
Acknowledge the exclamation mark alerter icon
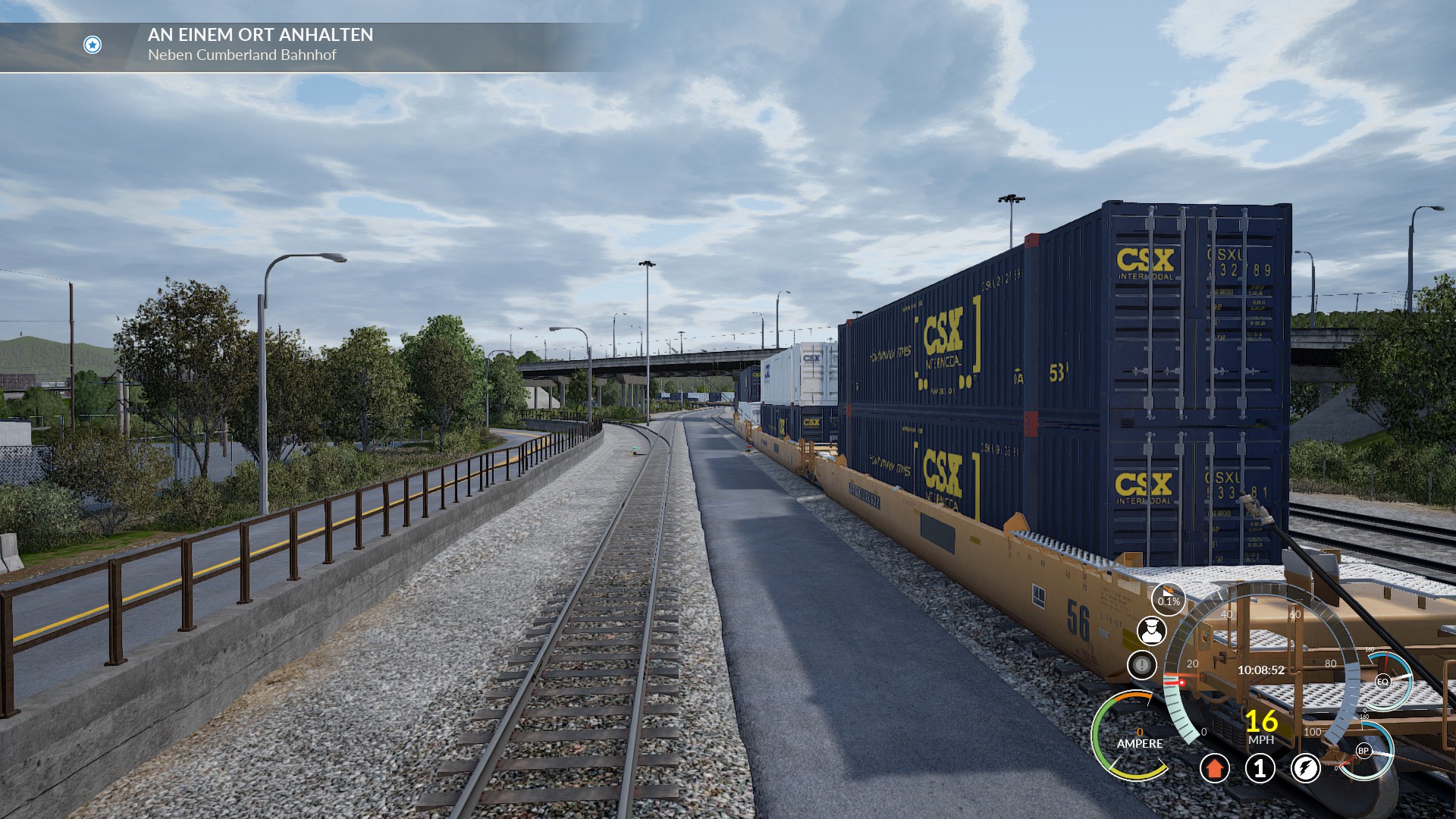point(1141,666)
